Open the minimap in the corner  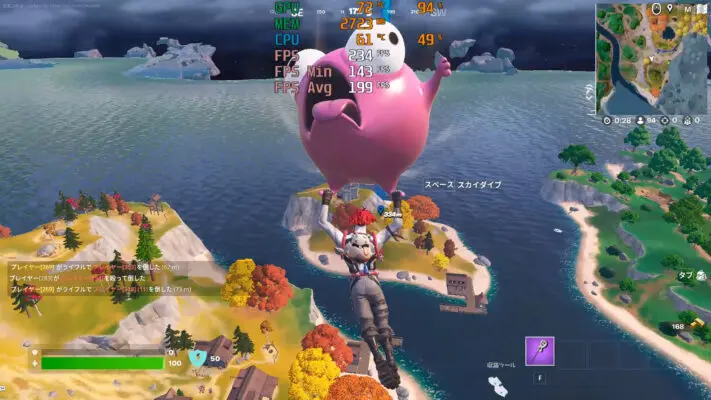(x=651, y=57)
